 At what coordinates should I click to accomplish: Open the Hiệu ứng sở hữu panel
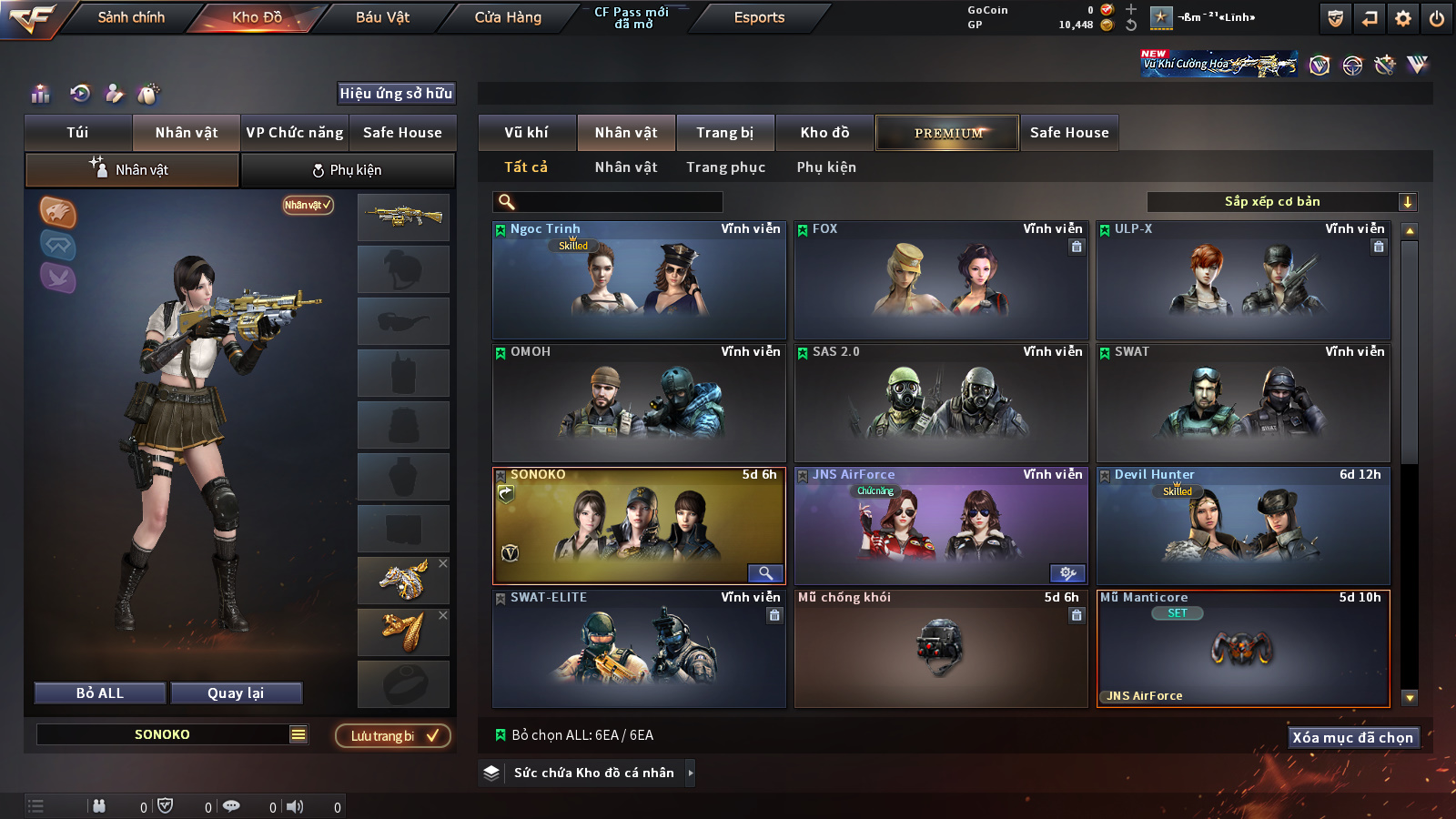coord(396,93)
